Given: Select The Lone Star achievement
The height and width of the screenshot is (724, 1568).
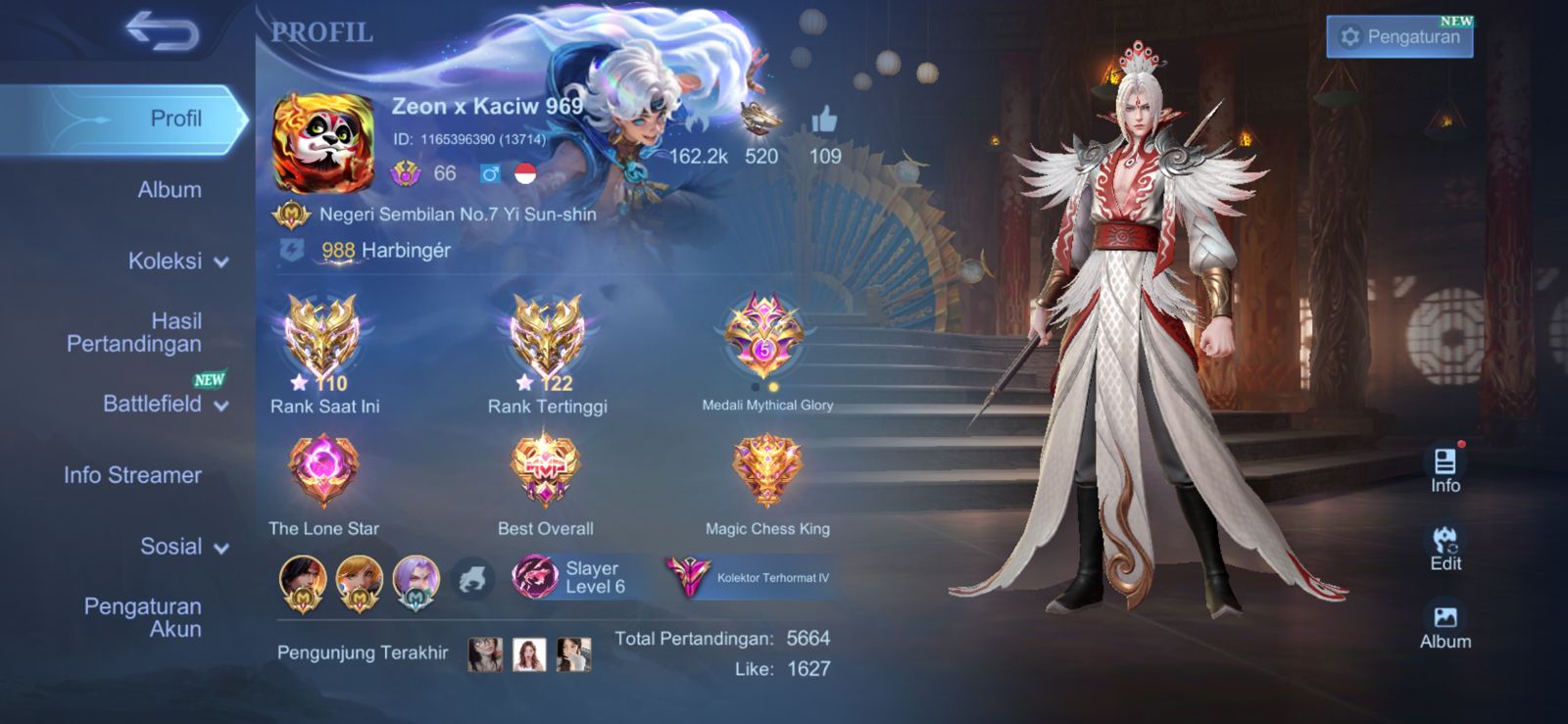Looking at the screenshot, I should 323,472.
